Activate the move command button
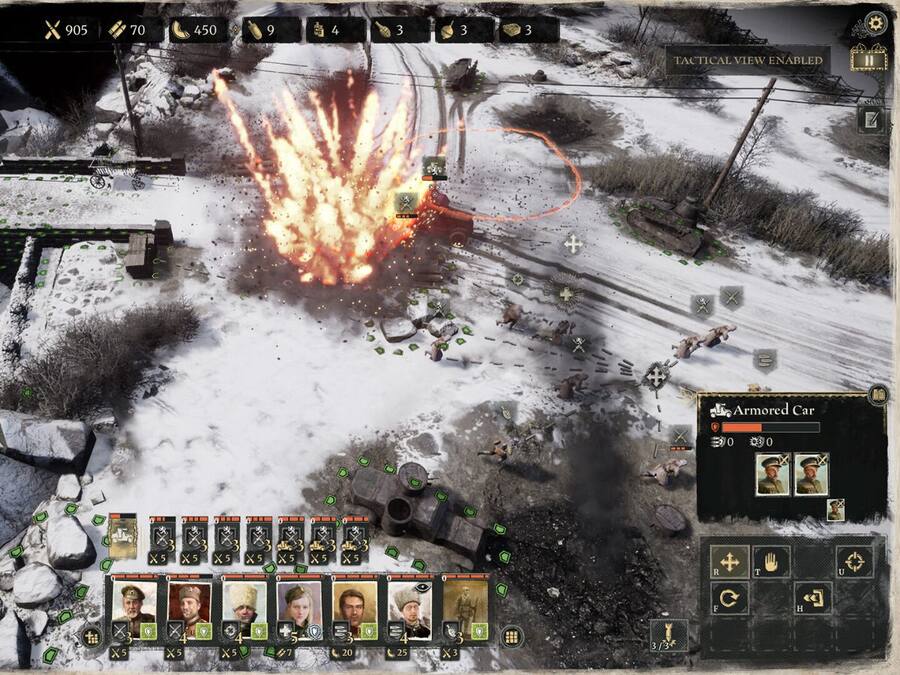900x675 pixels. (x=729, y=561)
